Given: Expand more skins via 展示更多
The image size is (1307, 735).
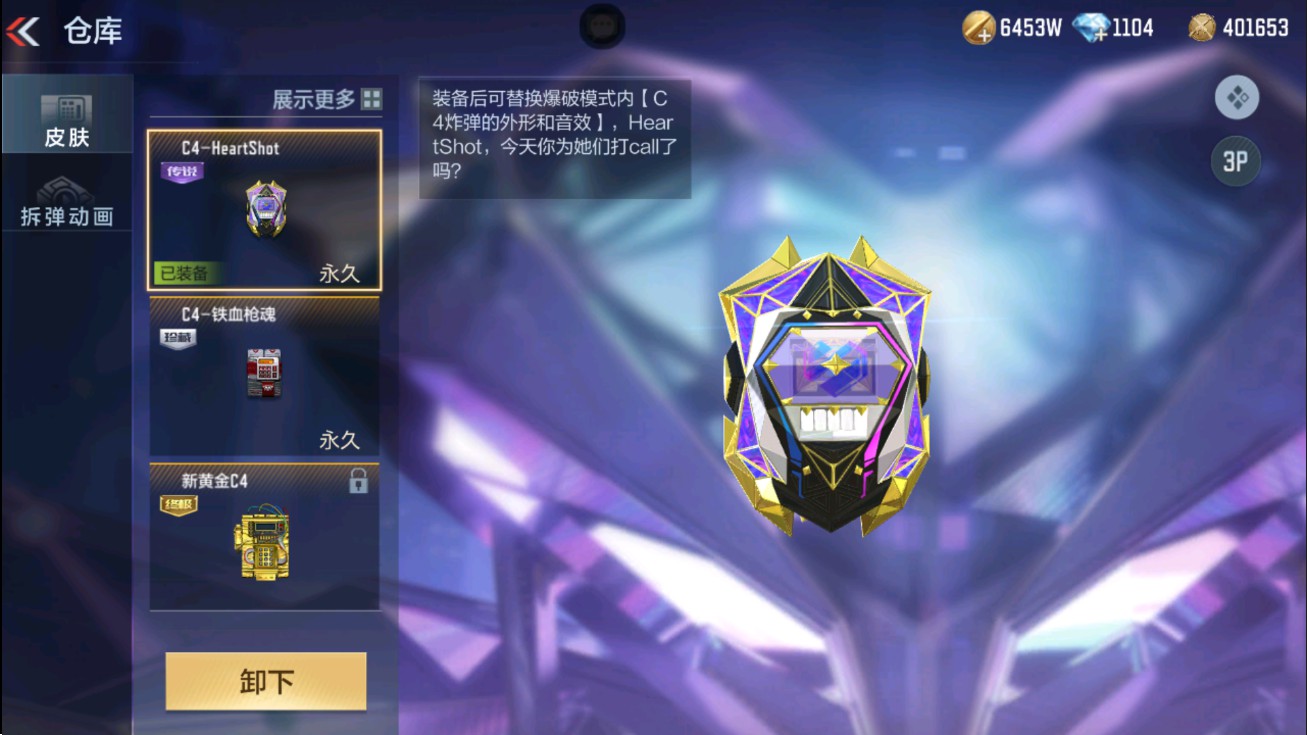Looking at the screenshot, I should 312,99.
